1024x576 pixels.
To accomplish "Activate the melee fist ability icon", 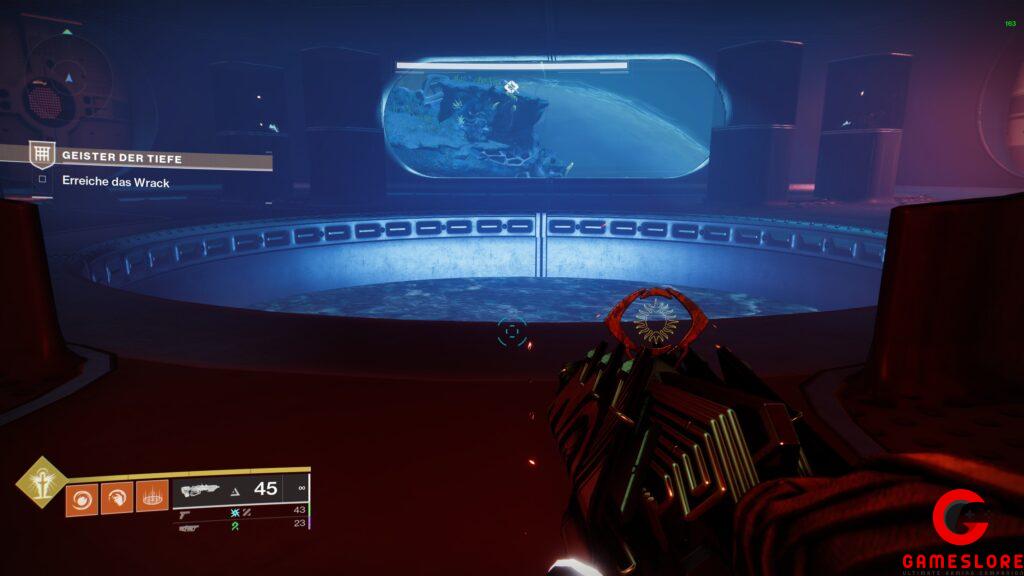I will coord(117,497).
